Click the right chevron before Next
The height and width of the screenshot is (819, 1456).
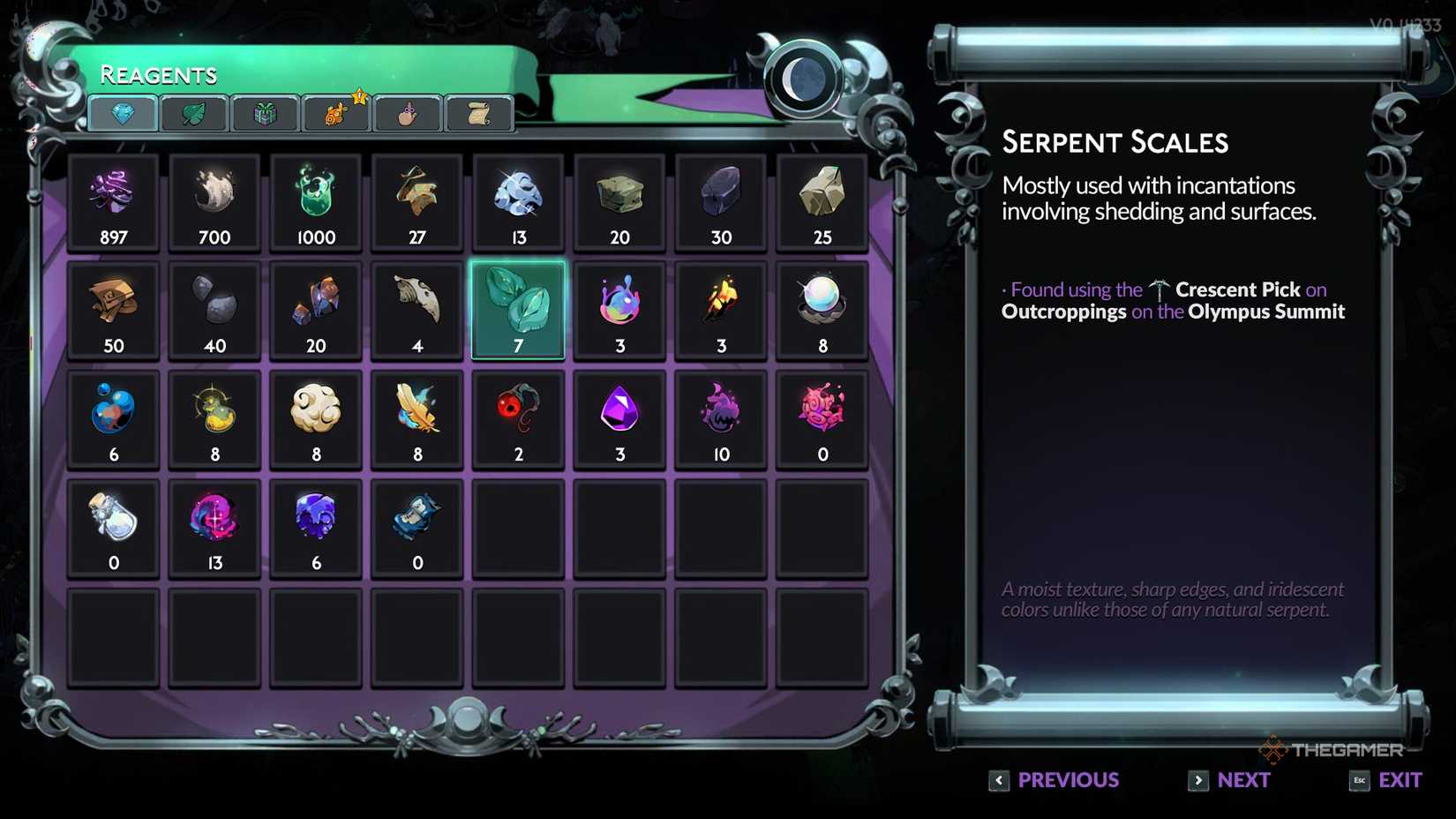(1198, 780)
